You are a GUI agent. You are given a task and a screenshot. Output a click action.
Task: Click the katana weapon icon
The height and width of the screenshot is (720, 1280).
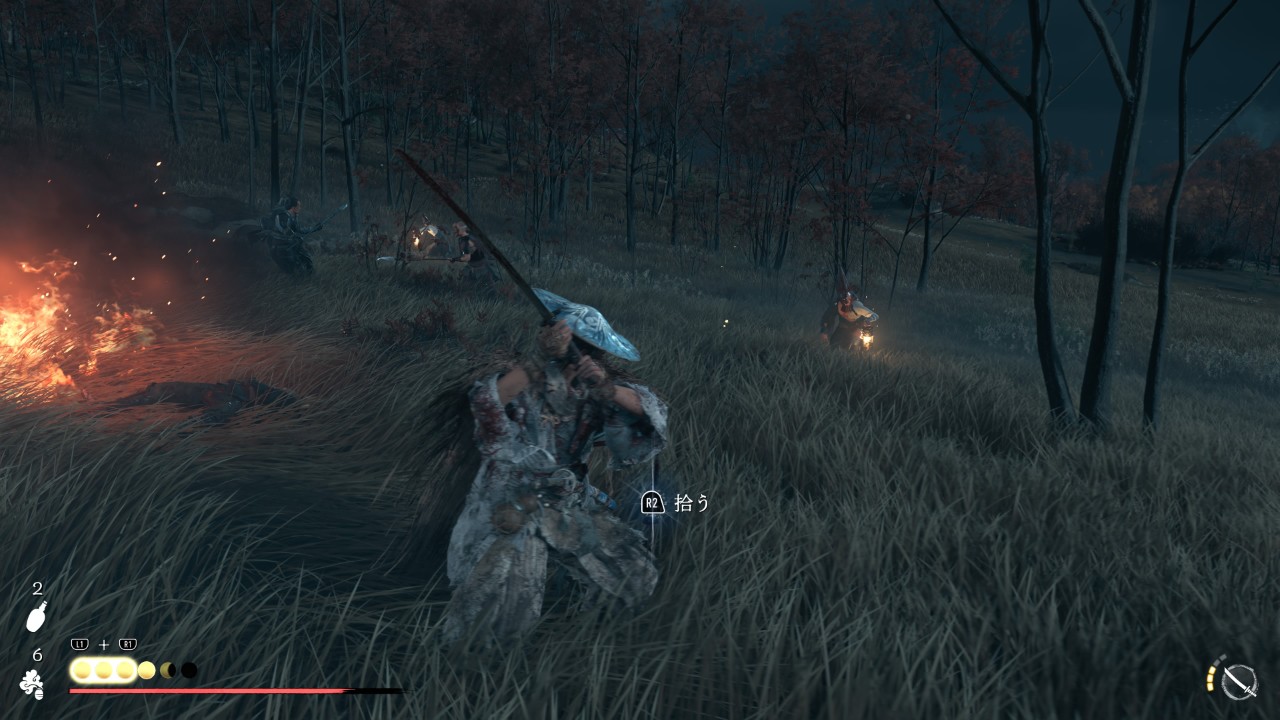(1240, 681)
